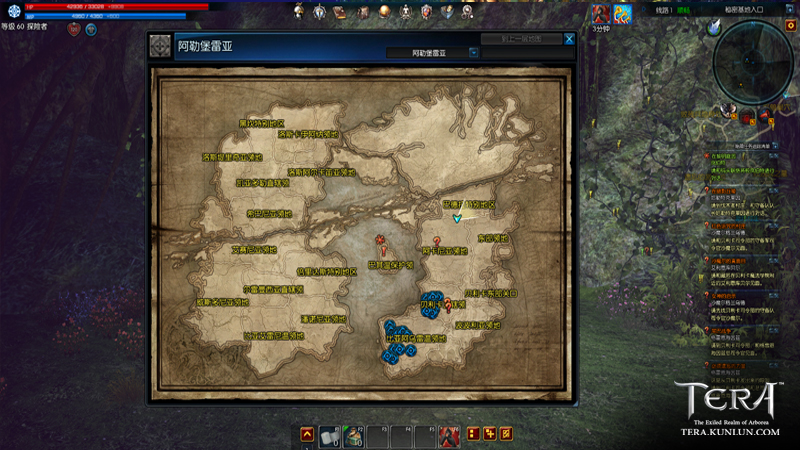Screen dimensions: 800x450
Task: Select the blue-gold dragon buff icon
Action: 622,13
